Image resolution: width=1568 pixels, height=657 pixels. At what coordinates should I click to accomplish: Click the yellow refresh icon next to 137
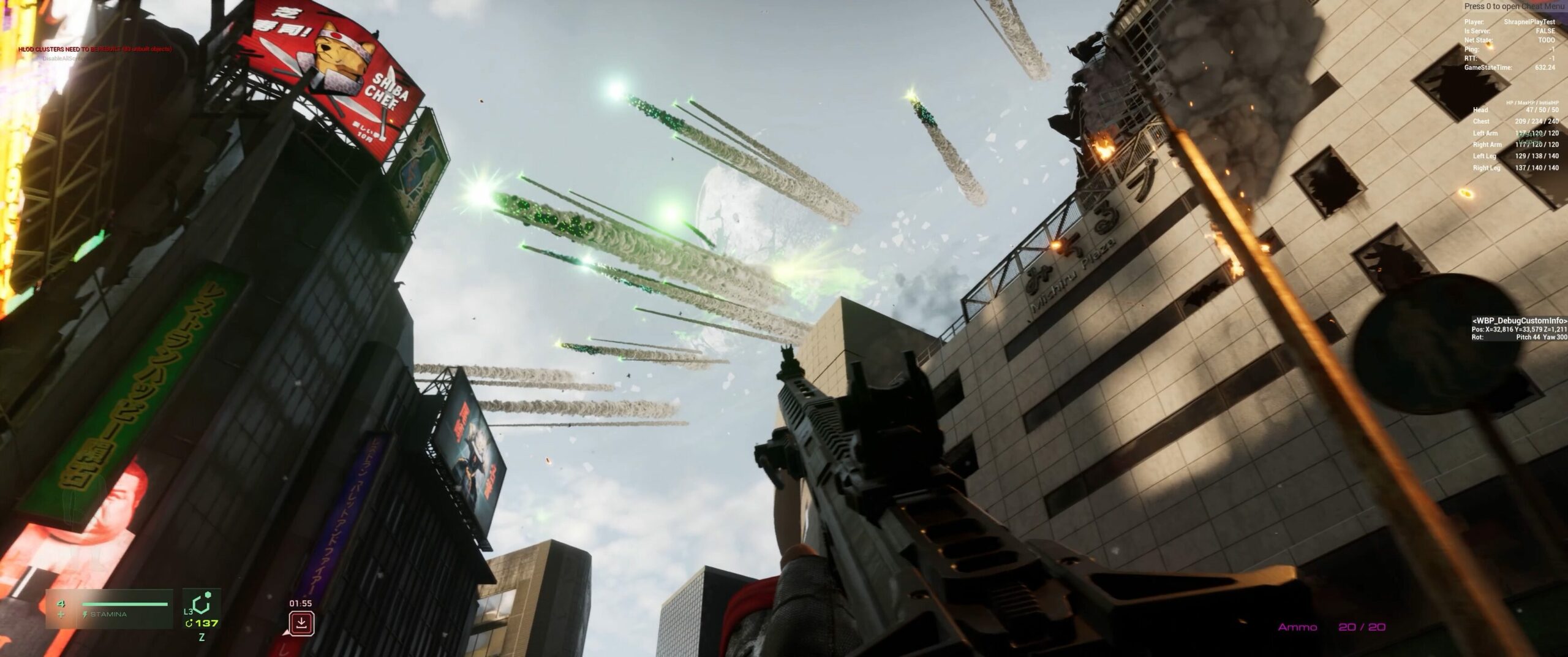[x=192, y=624]
